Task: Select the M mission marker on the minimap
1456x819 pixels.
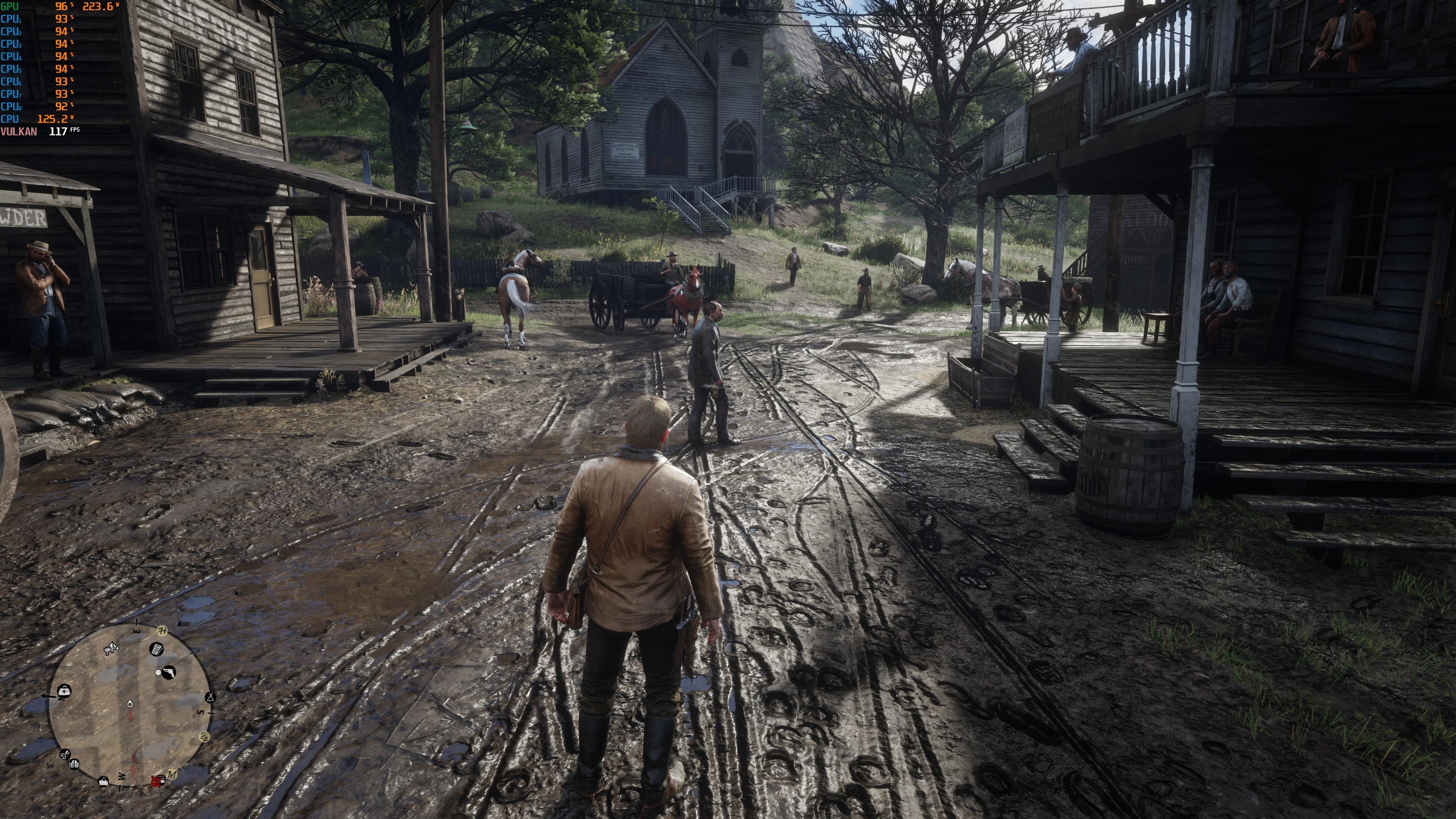Action: (x=173, y=775)
